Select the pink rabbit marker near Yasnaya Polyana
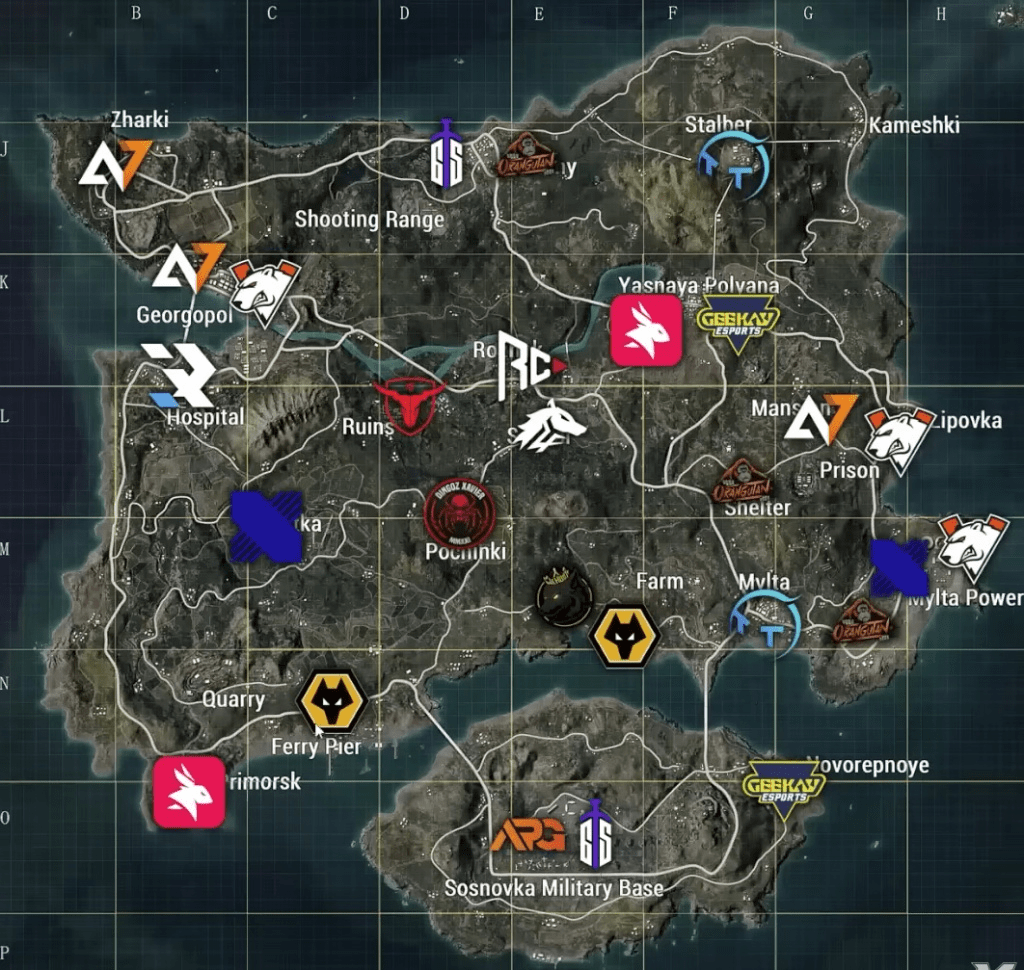The image size is (1024, 970). coord(646,330)
